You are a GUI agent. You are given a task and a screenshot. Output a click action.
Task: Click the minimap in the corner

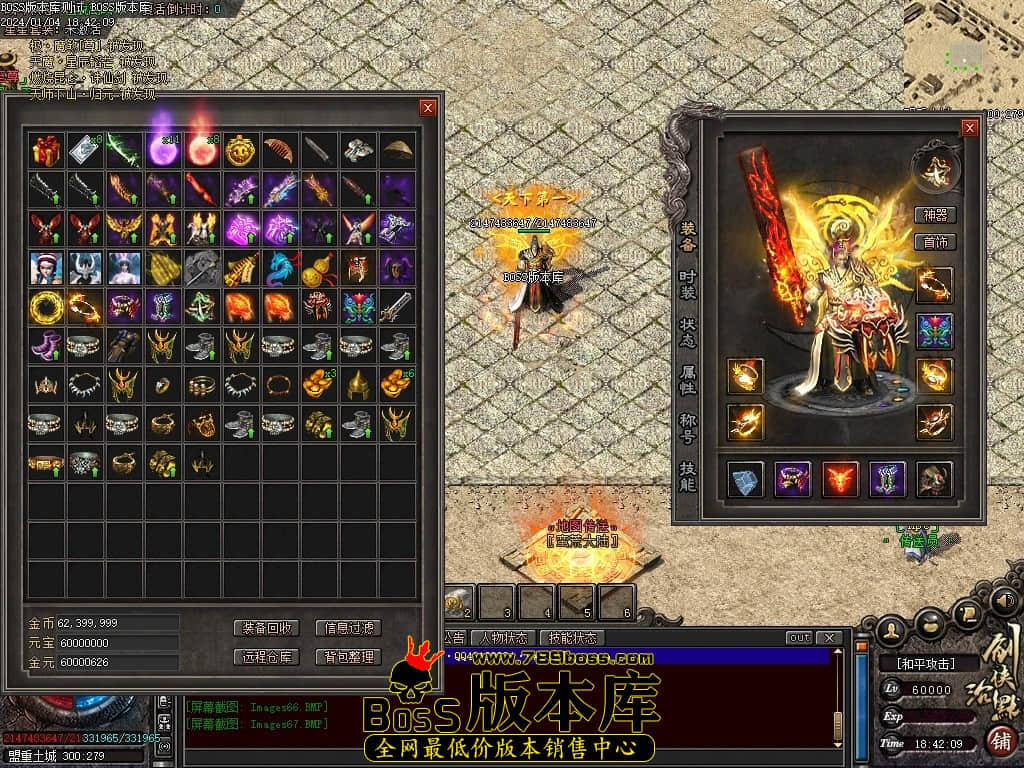pos(963,50)
